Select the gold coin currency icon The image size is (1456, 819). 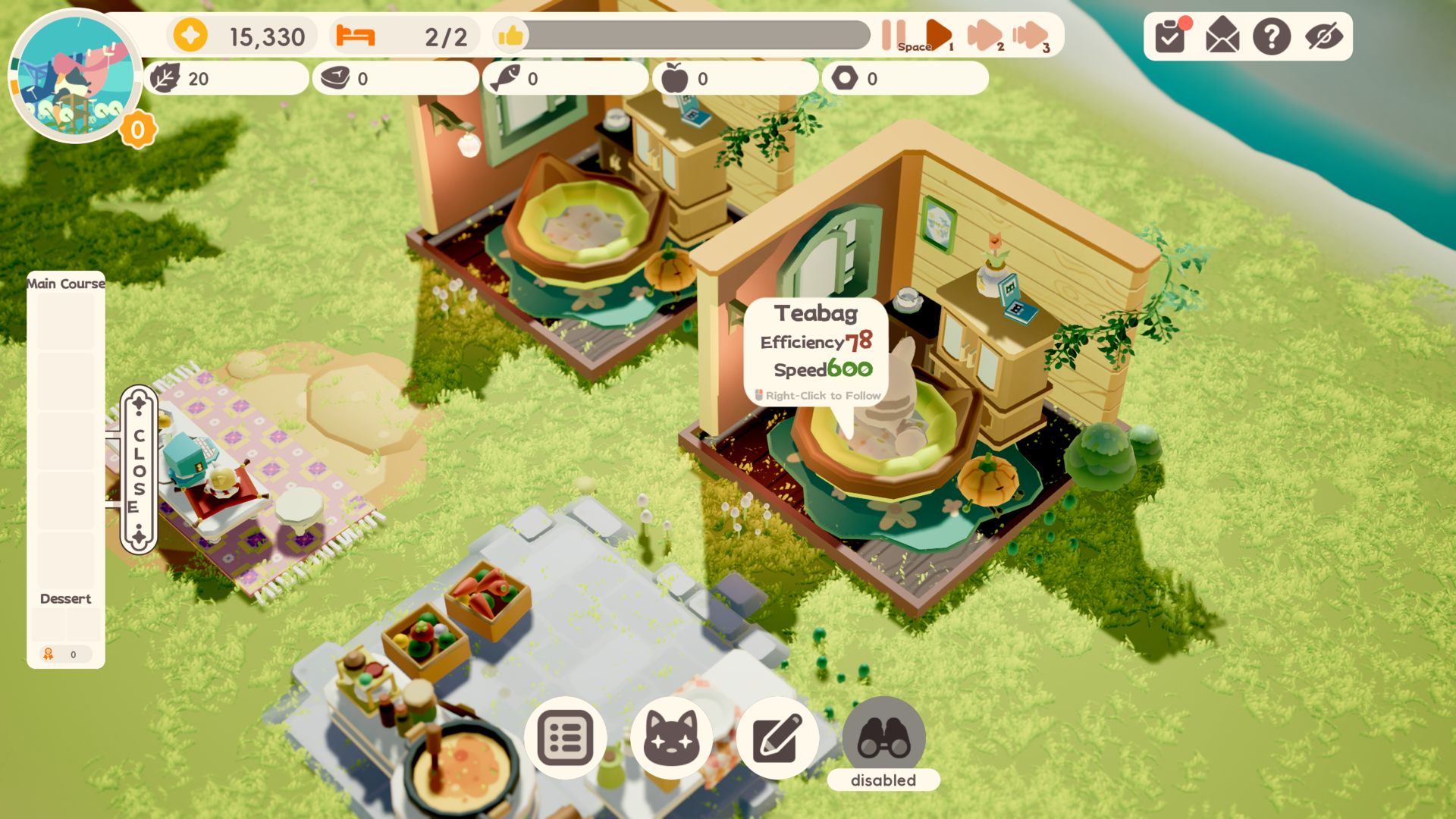point(190,36)
